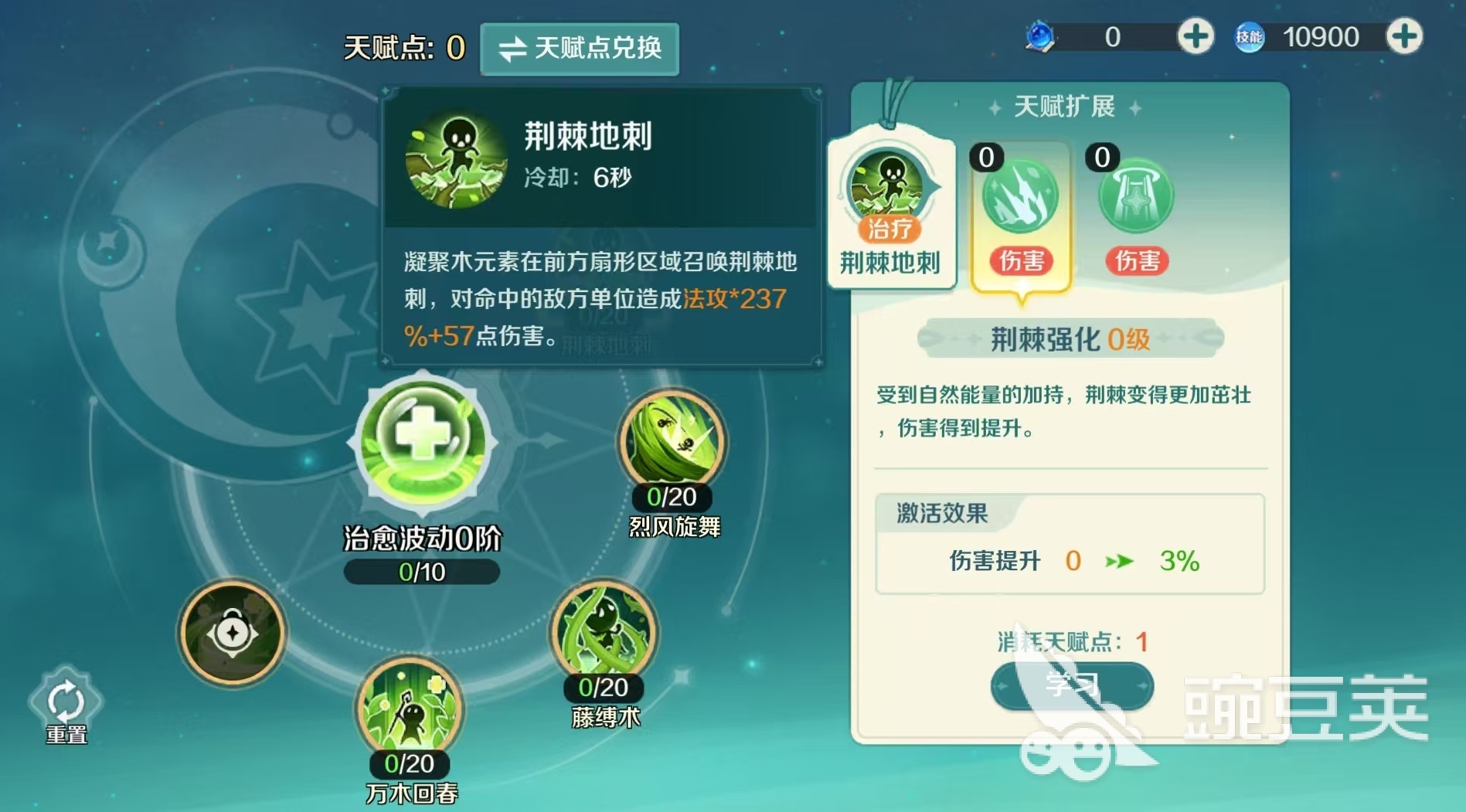Viewport: 1466px width, 812px height.
Task: Click the unlit talent icon on the left
Action: [231, 633]
